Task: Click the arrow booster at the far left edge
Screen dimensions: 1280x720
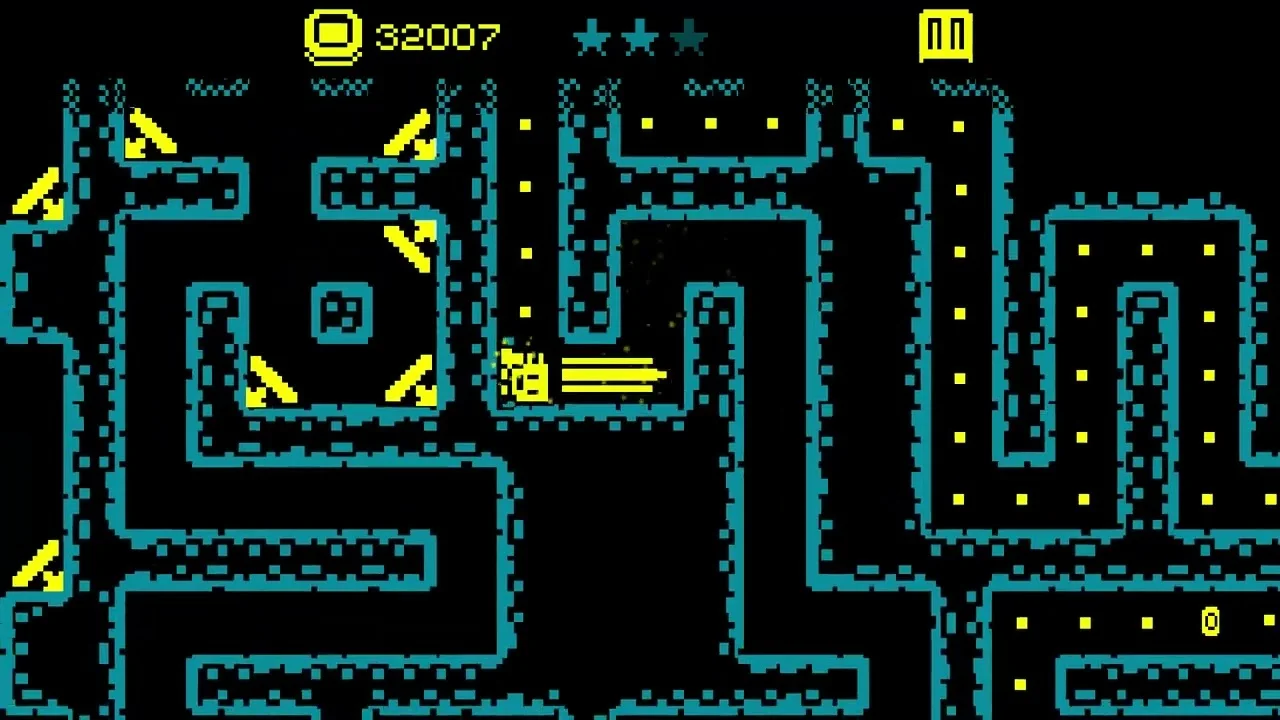Action: tap(38, 196)
